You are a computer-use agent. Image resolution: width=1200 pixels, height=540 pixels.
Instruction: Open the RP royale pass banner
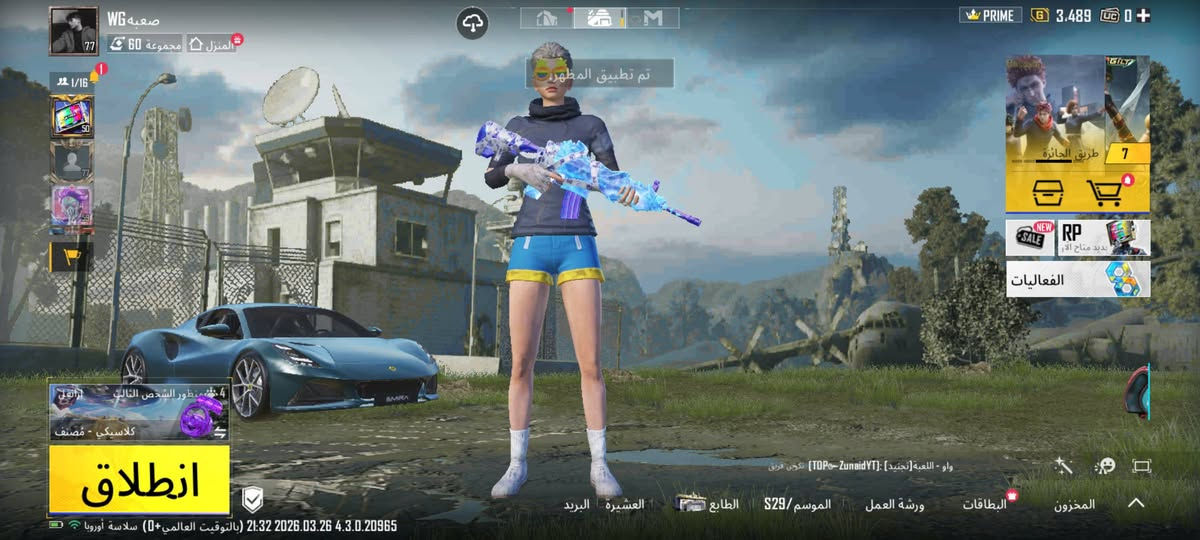1078,237
